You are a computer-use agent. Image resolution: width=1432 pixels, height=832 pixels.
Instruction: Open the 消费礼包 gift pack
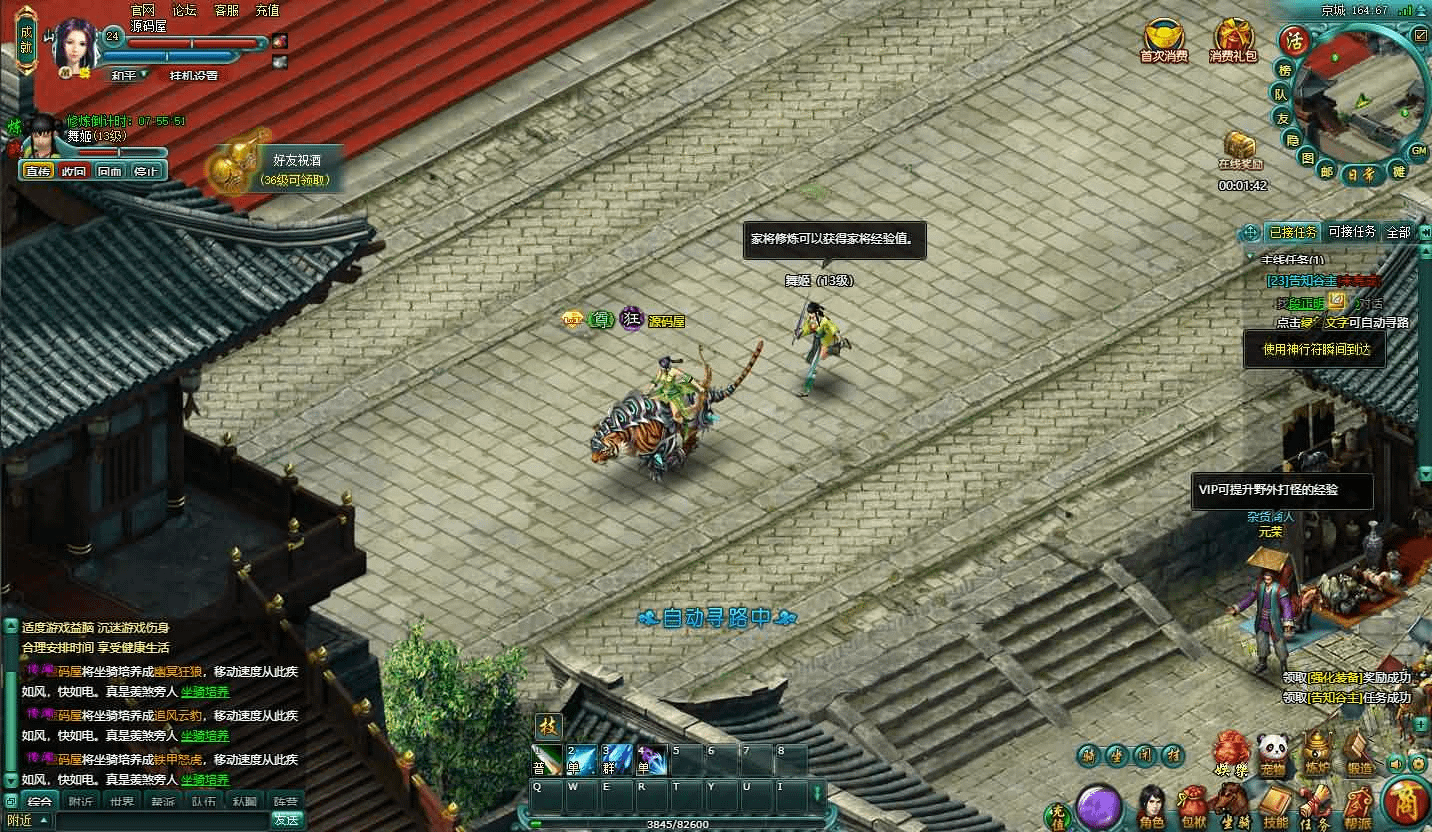click(x=1232, y=41)
